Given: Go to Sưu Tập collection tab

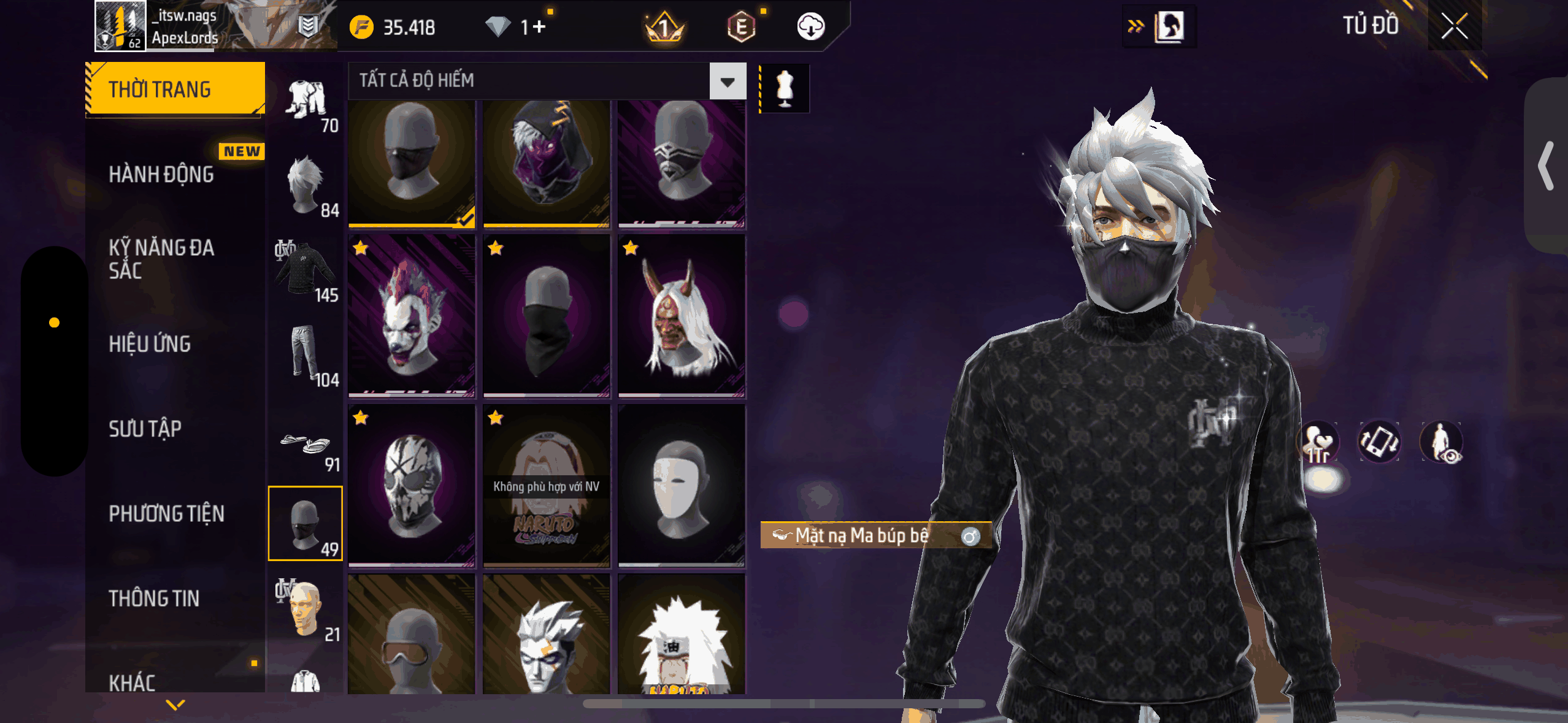Looking at the screenshot, I should click(x=145, y=429).
